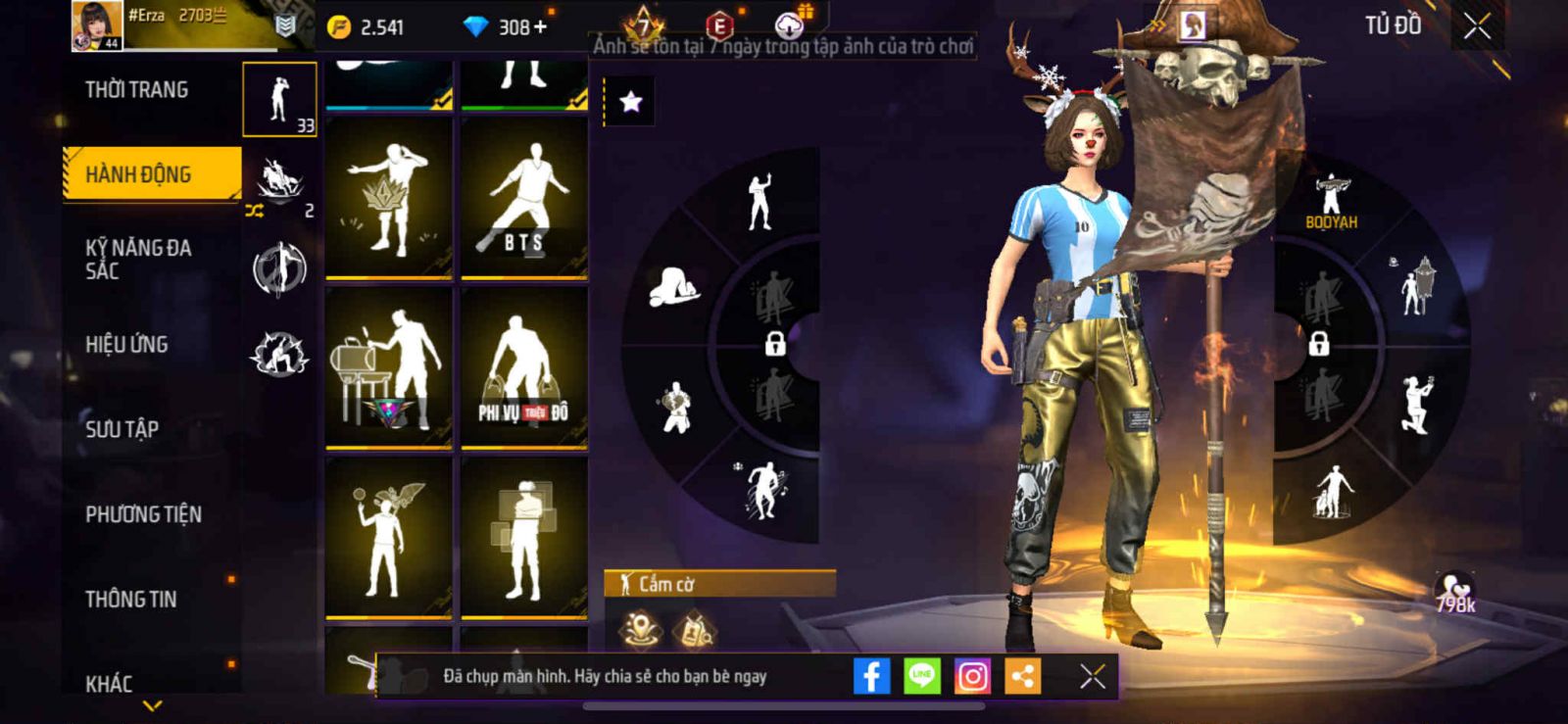Go to the Sưu Tập section
The height and width of the screenshot is (724, 1568).
(122, 429)
